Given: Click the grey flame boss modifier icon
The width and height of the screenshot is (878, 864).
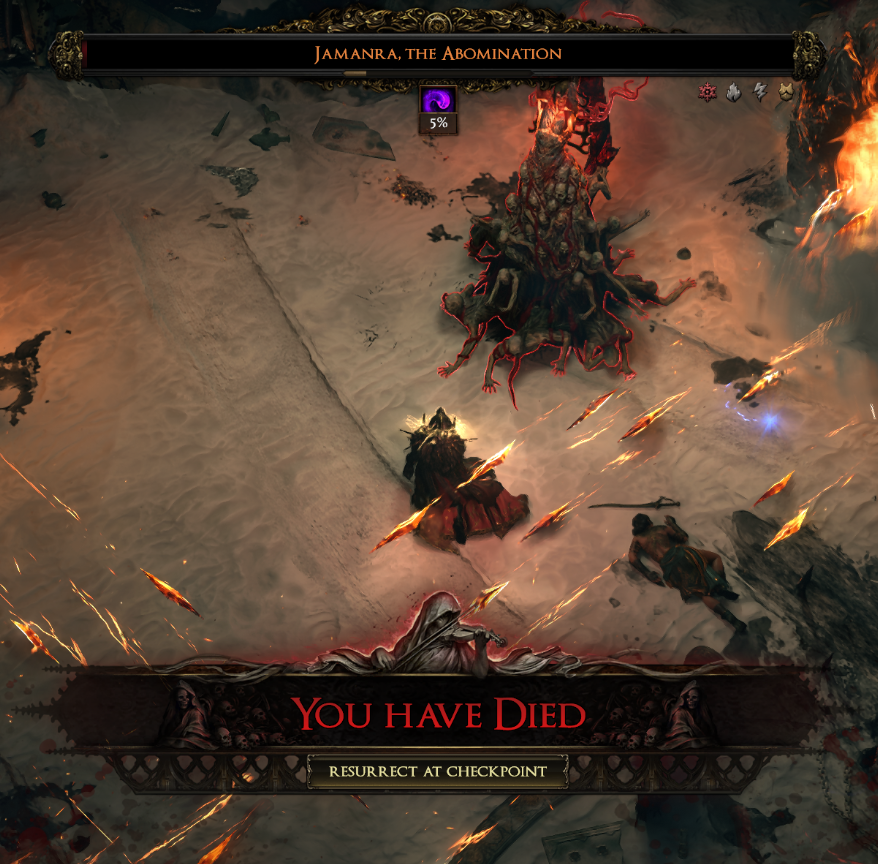Looking at the screenshot, I should (x=733, y=93).
